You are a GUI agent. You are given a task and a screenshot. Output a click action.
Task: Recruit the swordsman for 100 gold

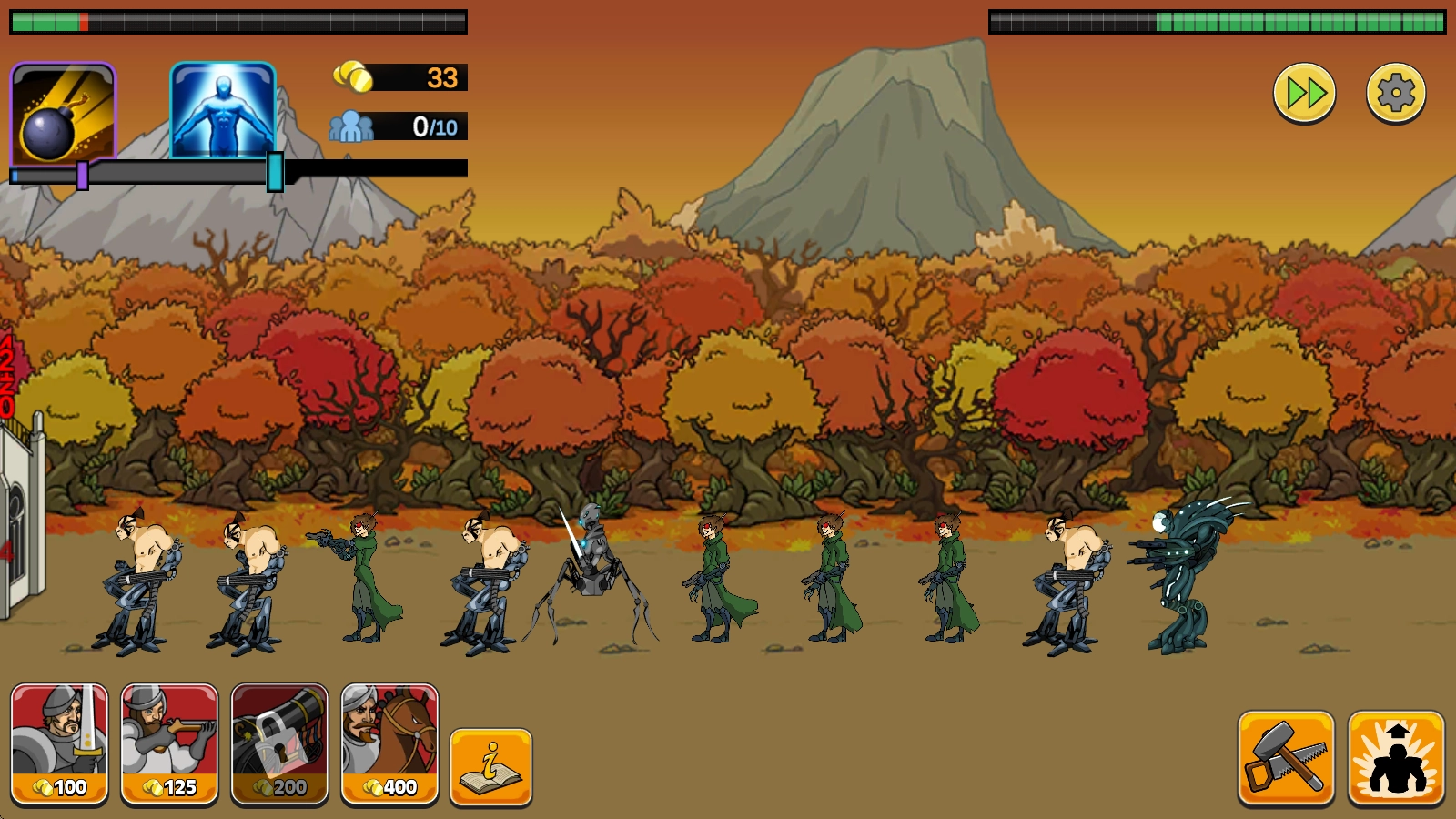coord(60,743)
